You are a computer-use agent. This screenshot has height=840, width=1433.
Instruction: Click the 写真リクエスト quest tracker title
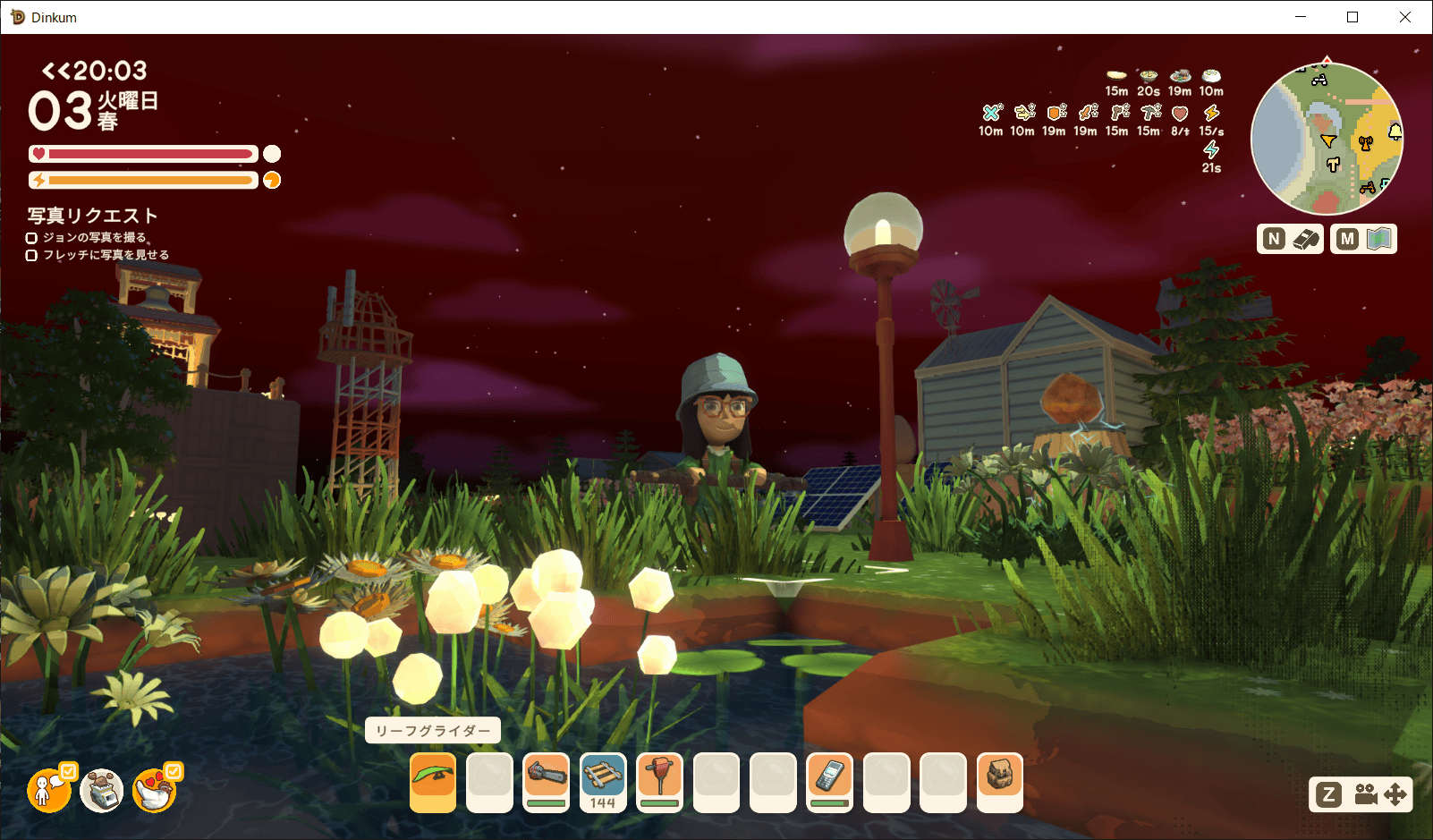(x=92, y=216)
